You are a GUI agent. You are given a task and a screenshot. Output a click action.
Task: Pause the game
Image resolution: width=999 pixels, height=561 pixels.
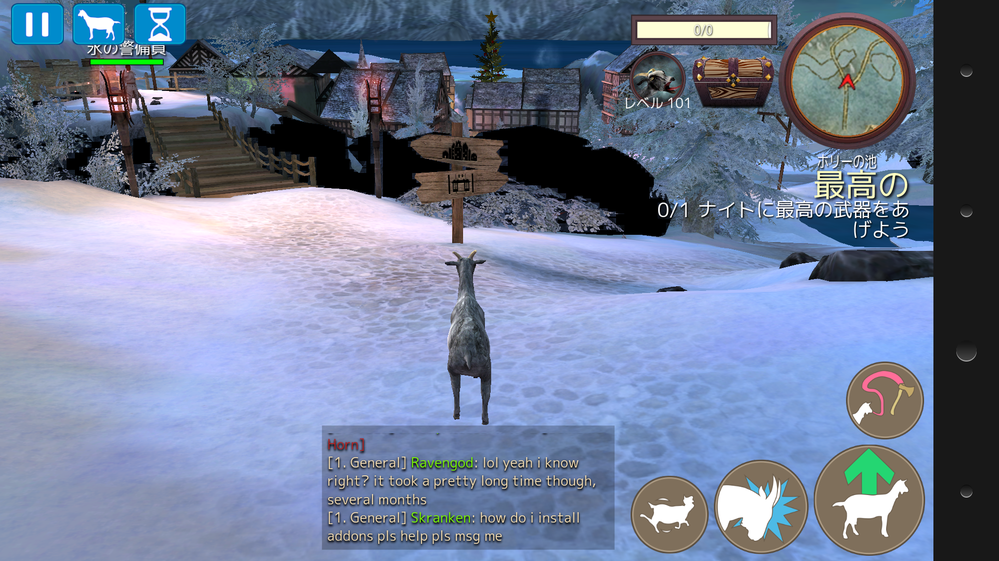click(x=37, y=24)
